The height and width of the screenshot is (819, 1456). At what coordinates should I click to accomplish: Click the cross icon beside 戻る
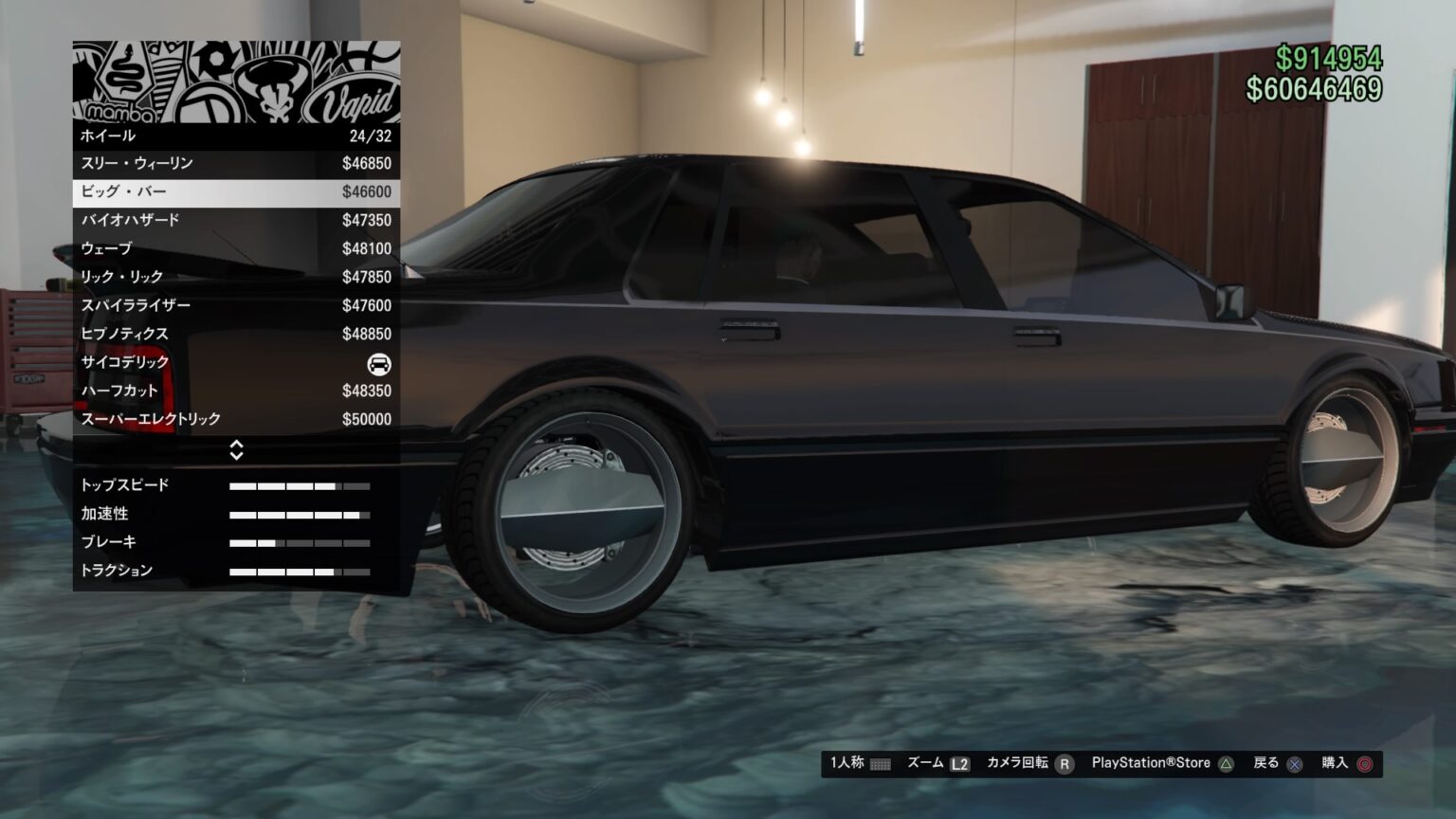click(1294, 762)
